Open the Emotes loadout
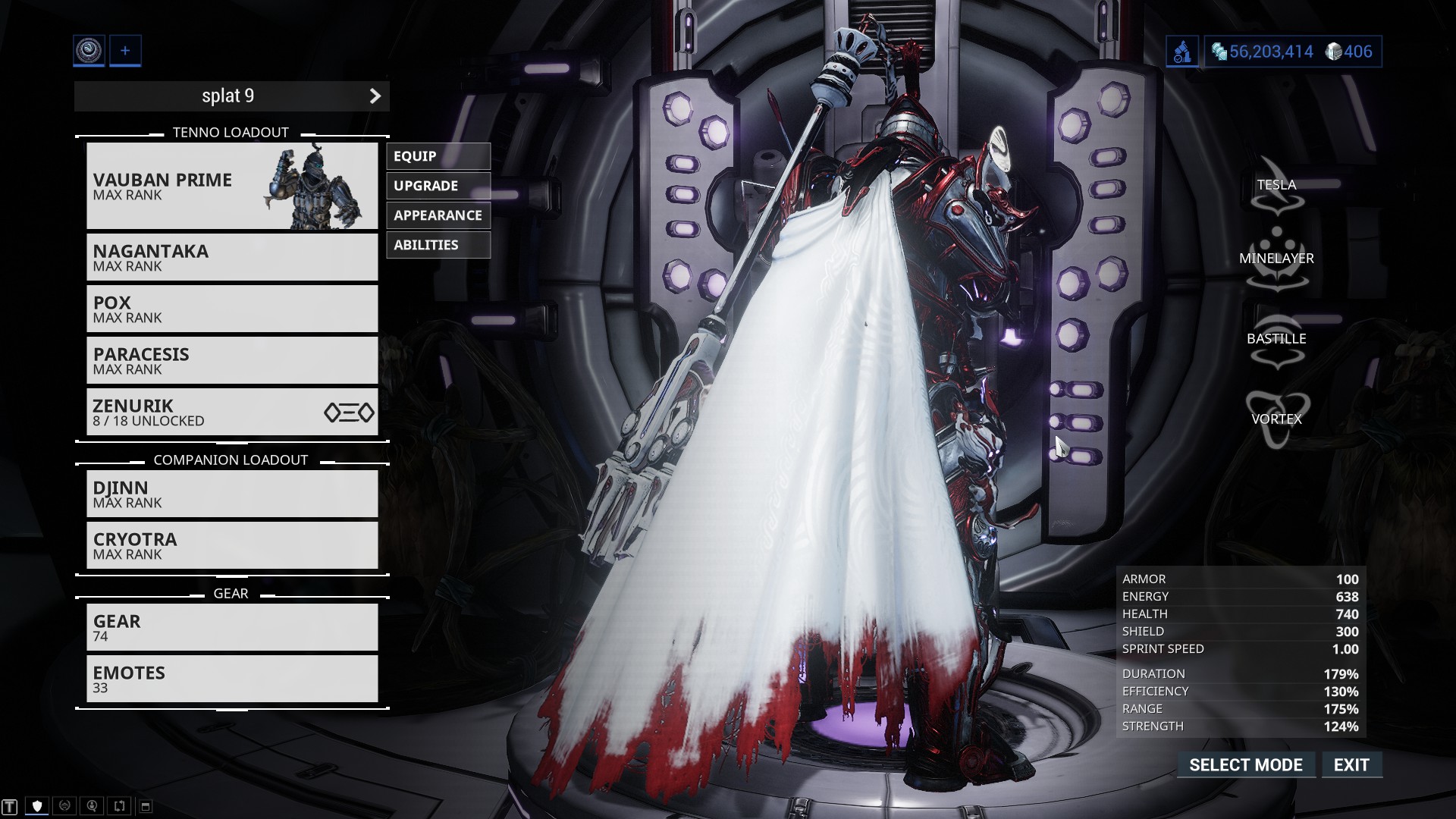Screen dimensions: 1456x819 [x=232, y=679]
